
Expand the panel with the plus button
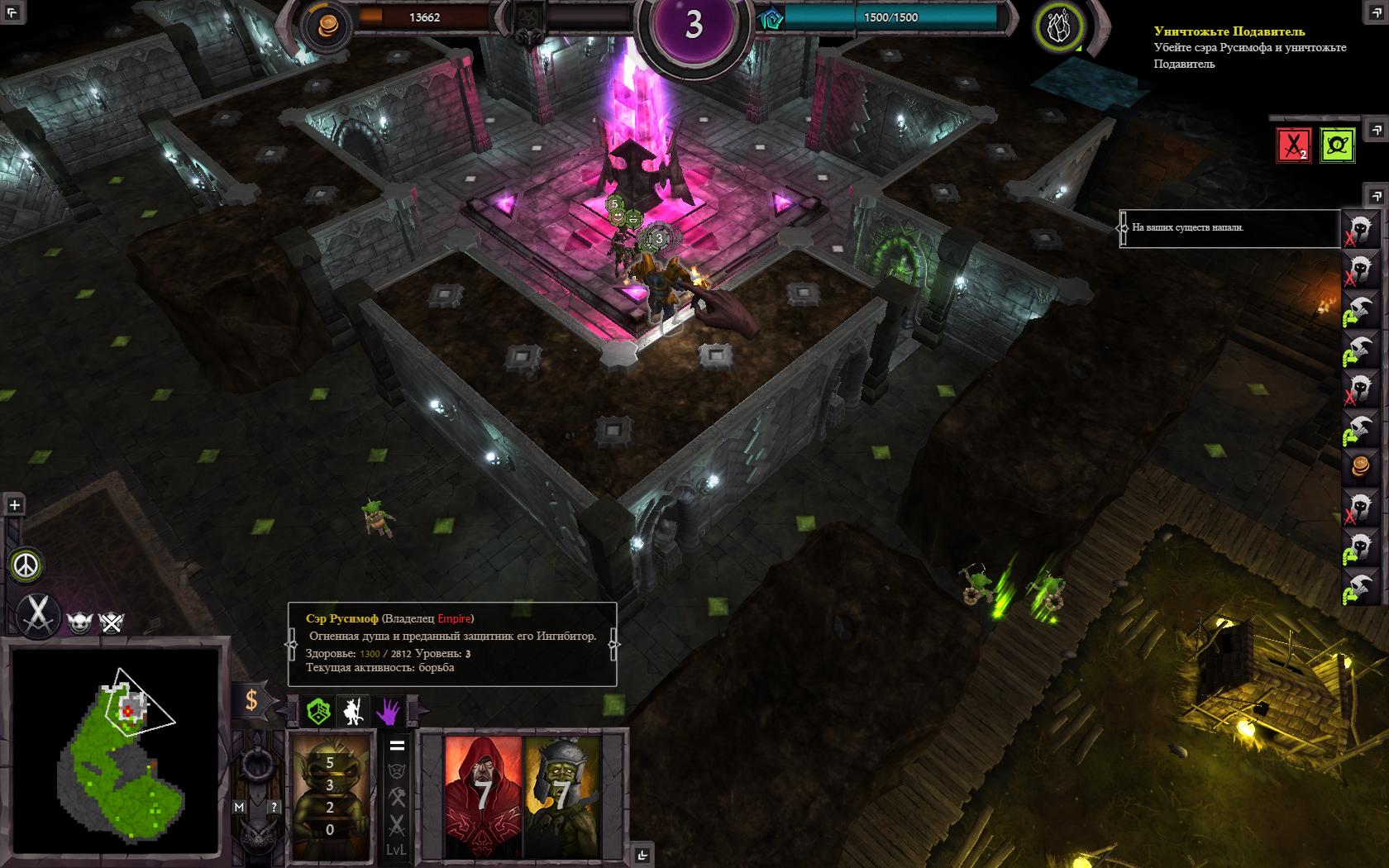tap(14, 505)
